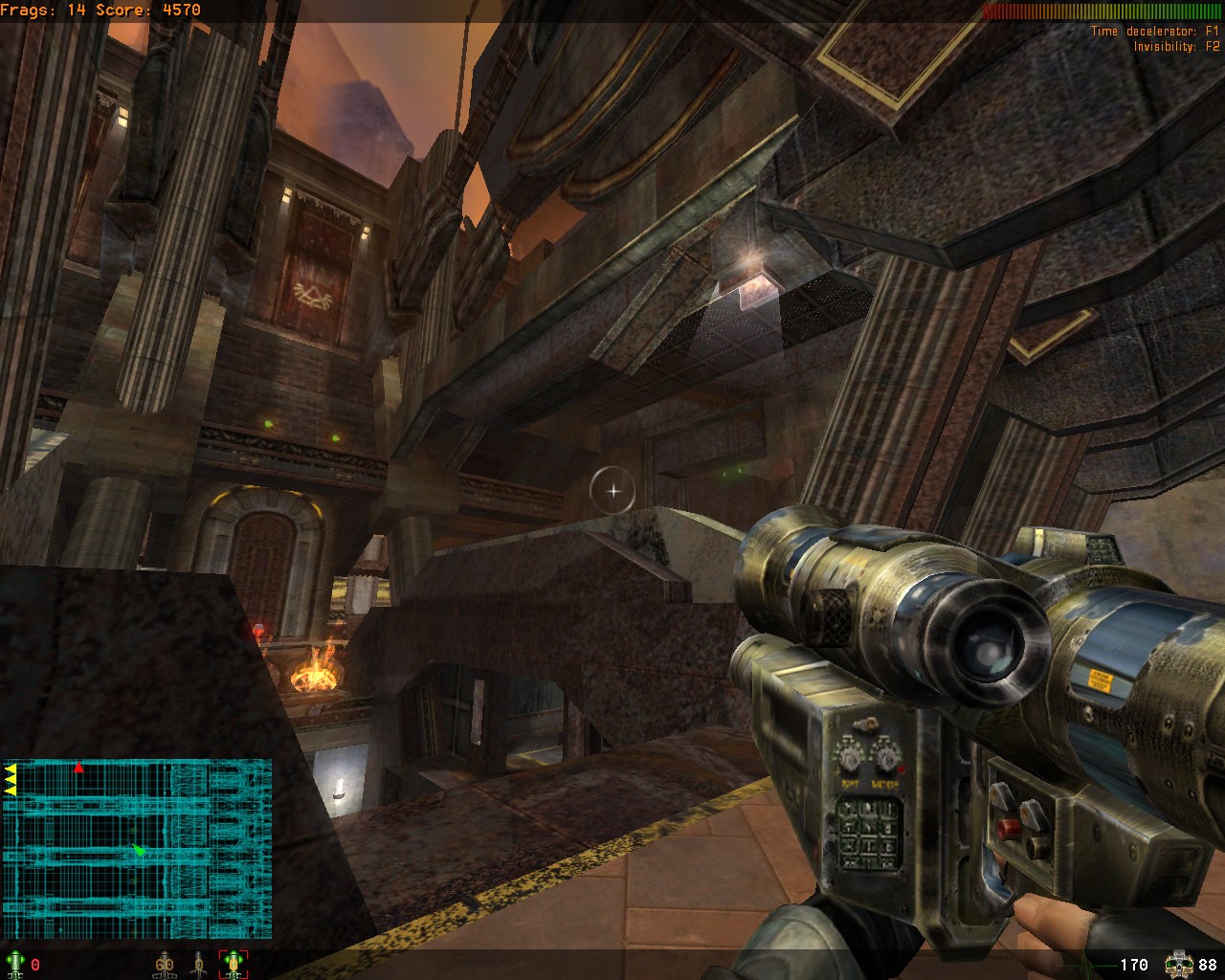Click the cyan wireframe minimap

point(137,848)
